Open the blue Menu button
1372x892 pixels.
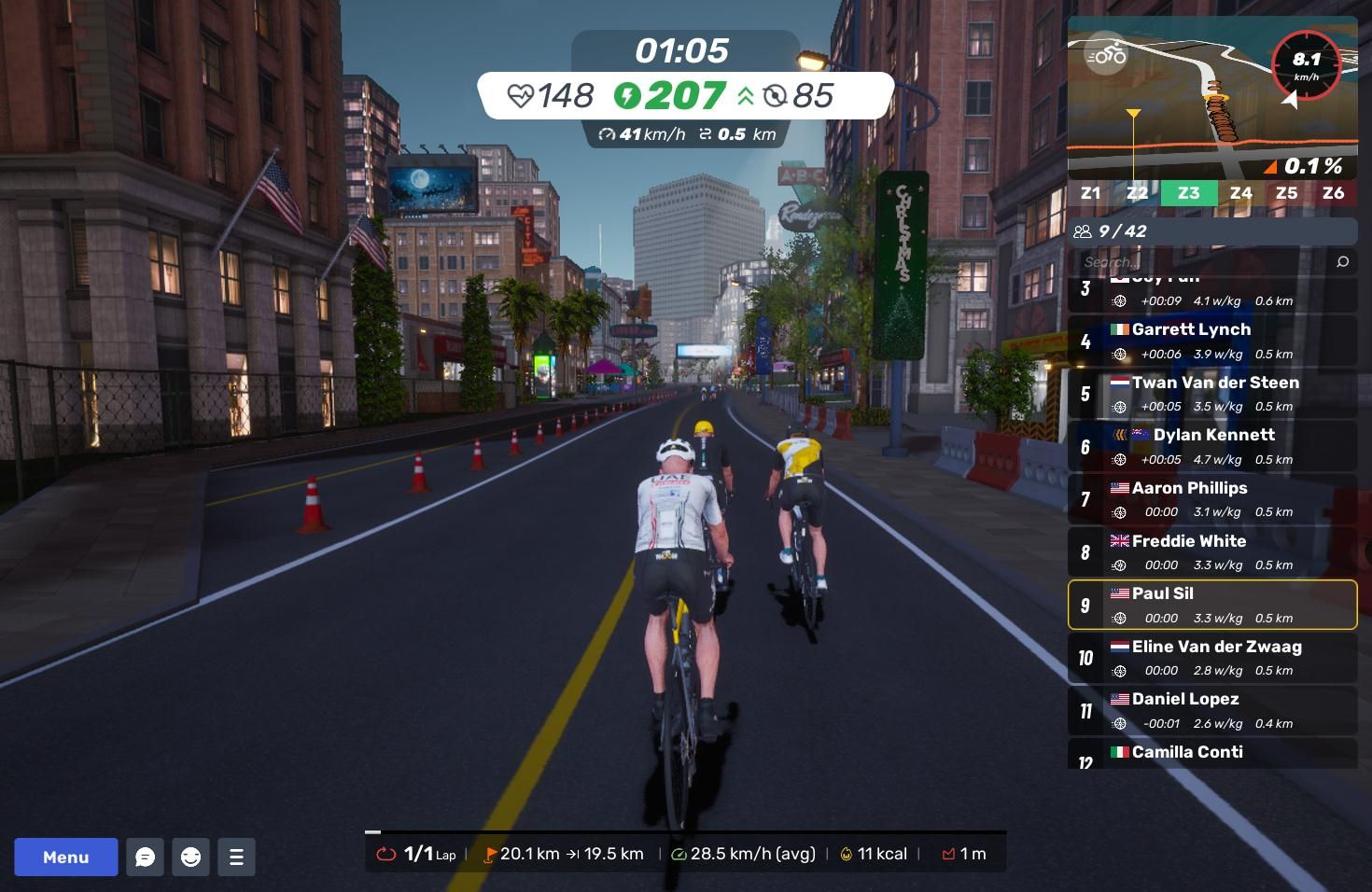[x=65, y=857]
